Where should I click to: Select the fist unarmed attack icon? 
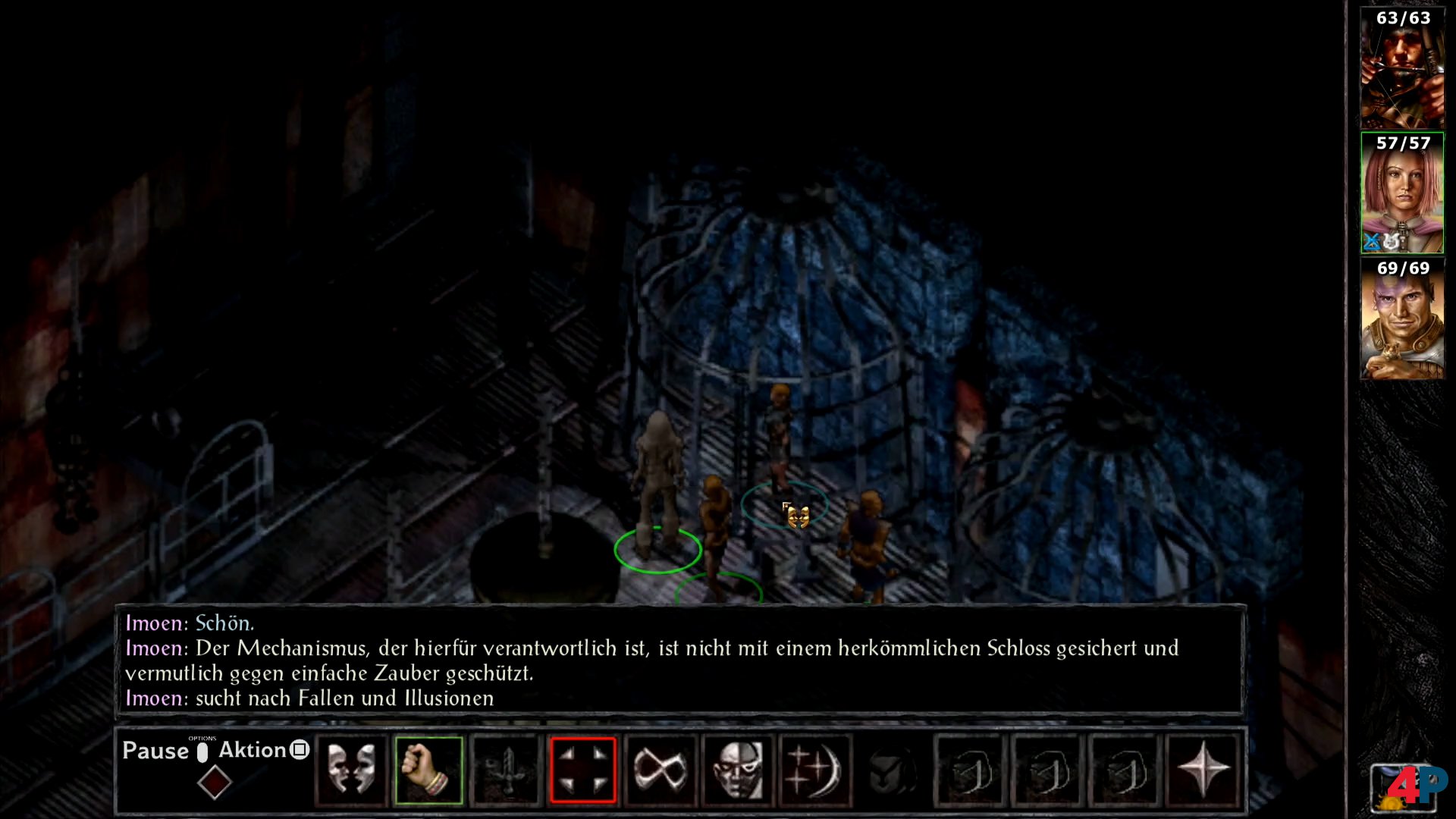pos(427,769)
